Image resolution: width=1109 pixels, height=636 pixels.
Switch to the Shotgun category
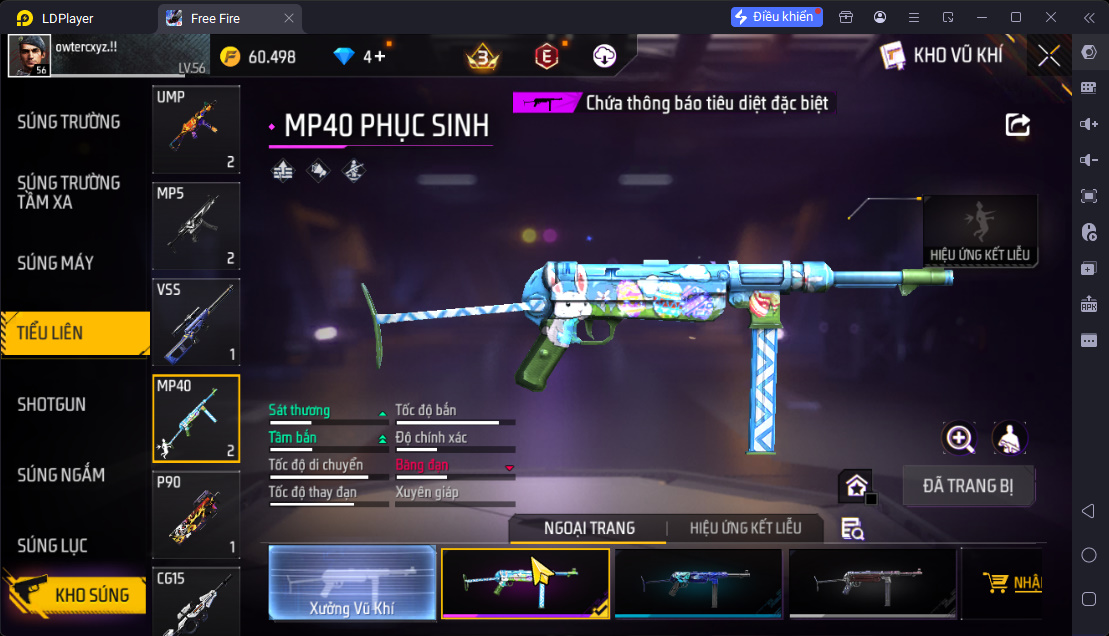(x=52, y=404)
